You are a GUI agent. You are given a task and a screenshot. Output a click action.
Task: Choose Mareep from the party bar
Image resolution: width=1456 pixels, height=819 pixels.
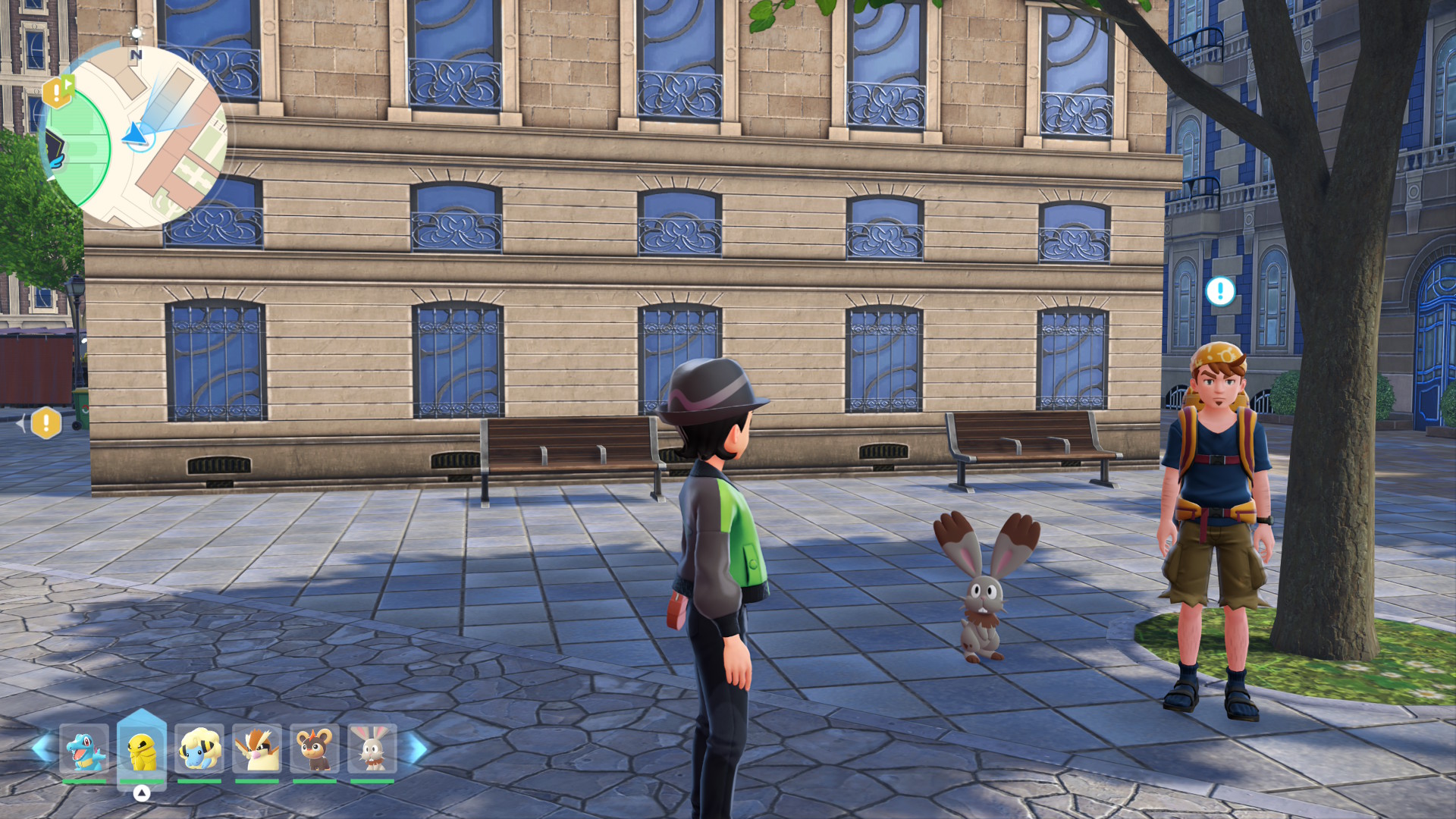point(199,749)
